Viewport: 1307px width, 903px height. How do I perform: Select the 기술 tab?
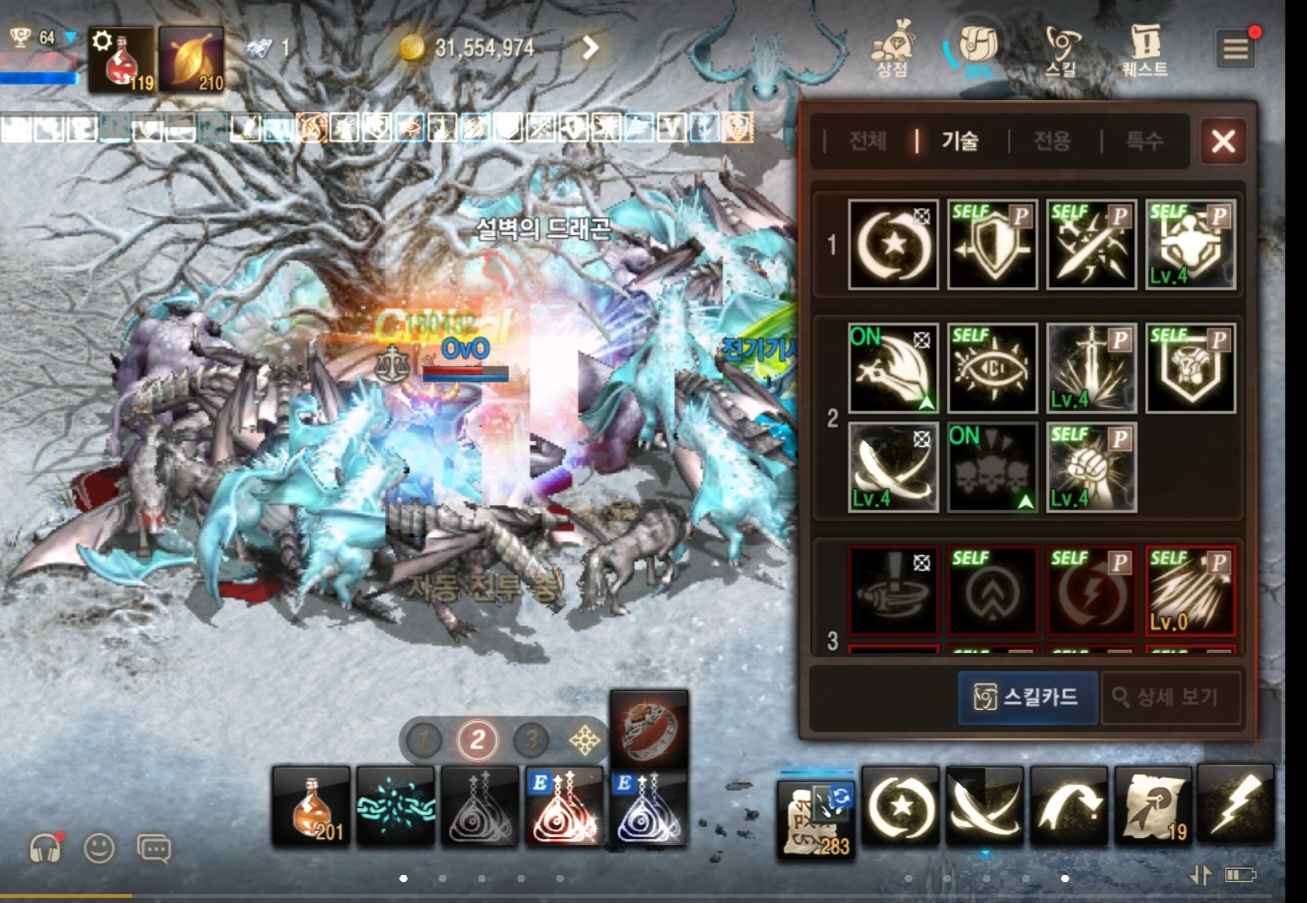(960, 141)
